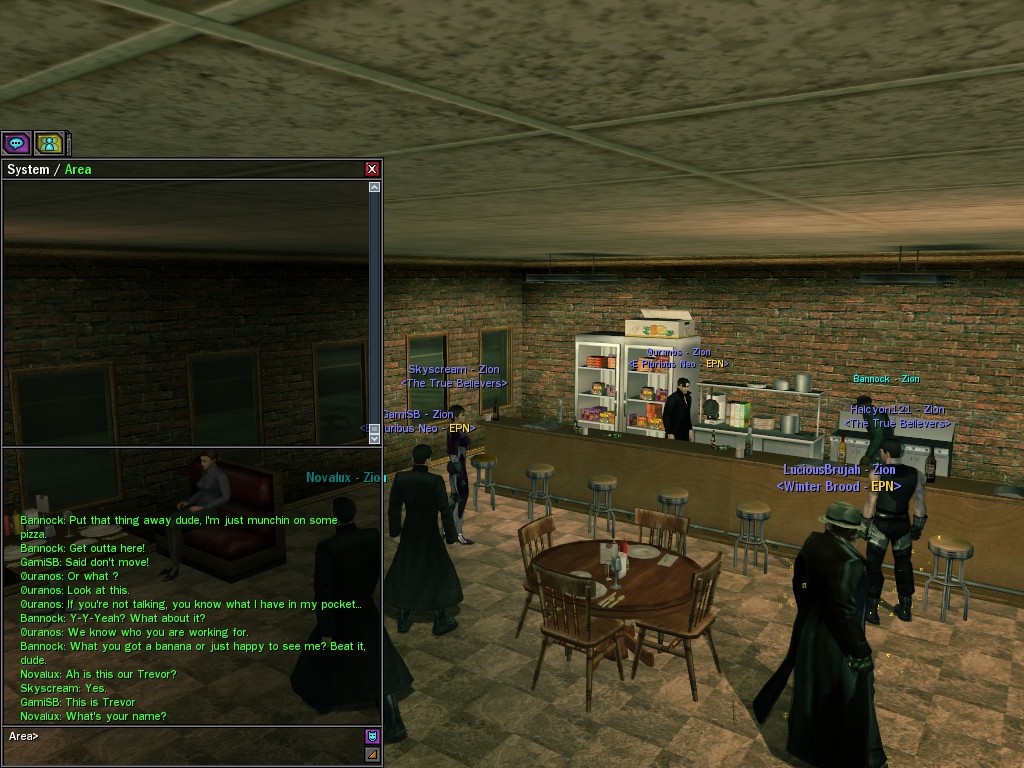
Task: Close the System / Area chat window
Action: point(372,169)
